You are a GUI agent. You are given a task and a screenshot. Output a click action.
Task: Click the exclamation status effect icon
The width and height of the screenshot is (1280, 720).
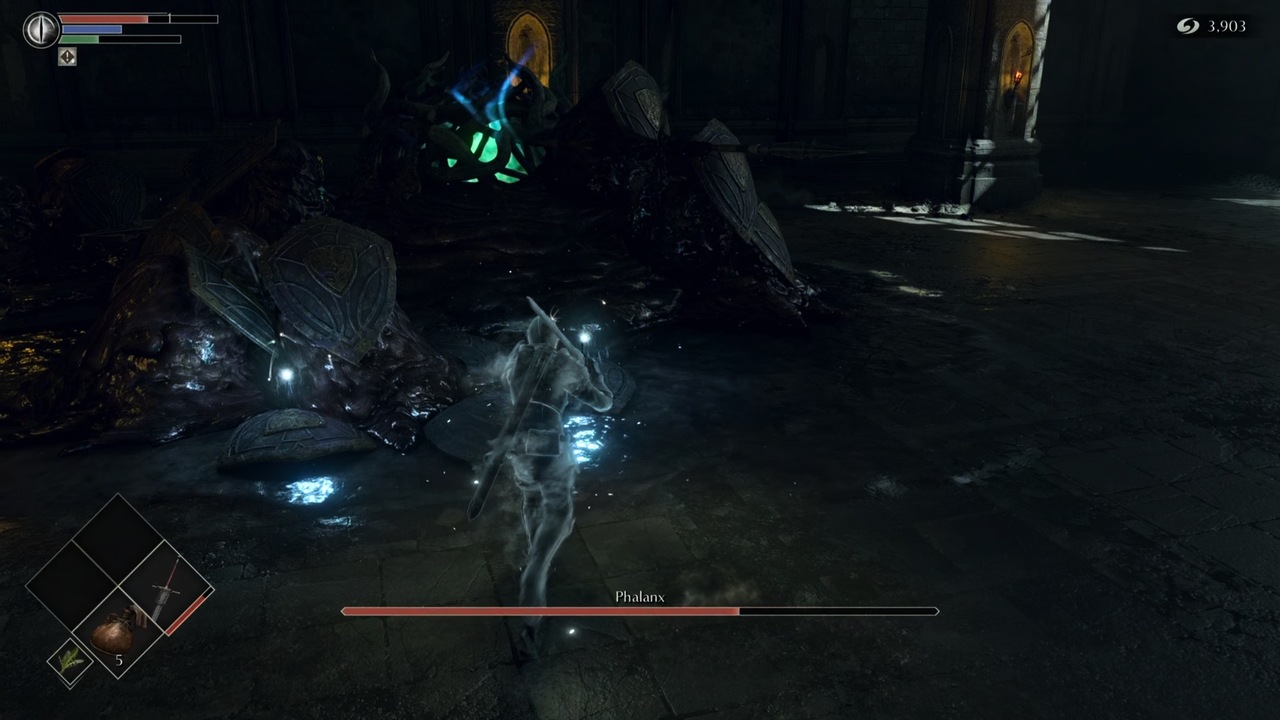click(x=67, y=57)
